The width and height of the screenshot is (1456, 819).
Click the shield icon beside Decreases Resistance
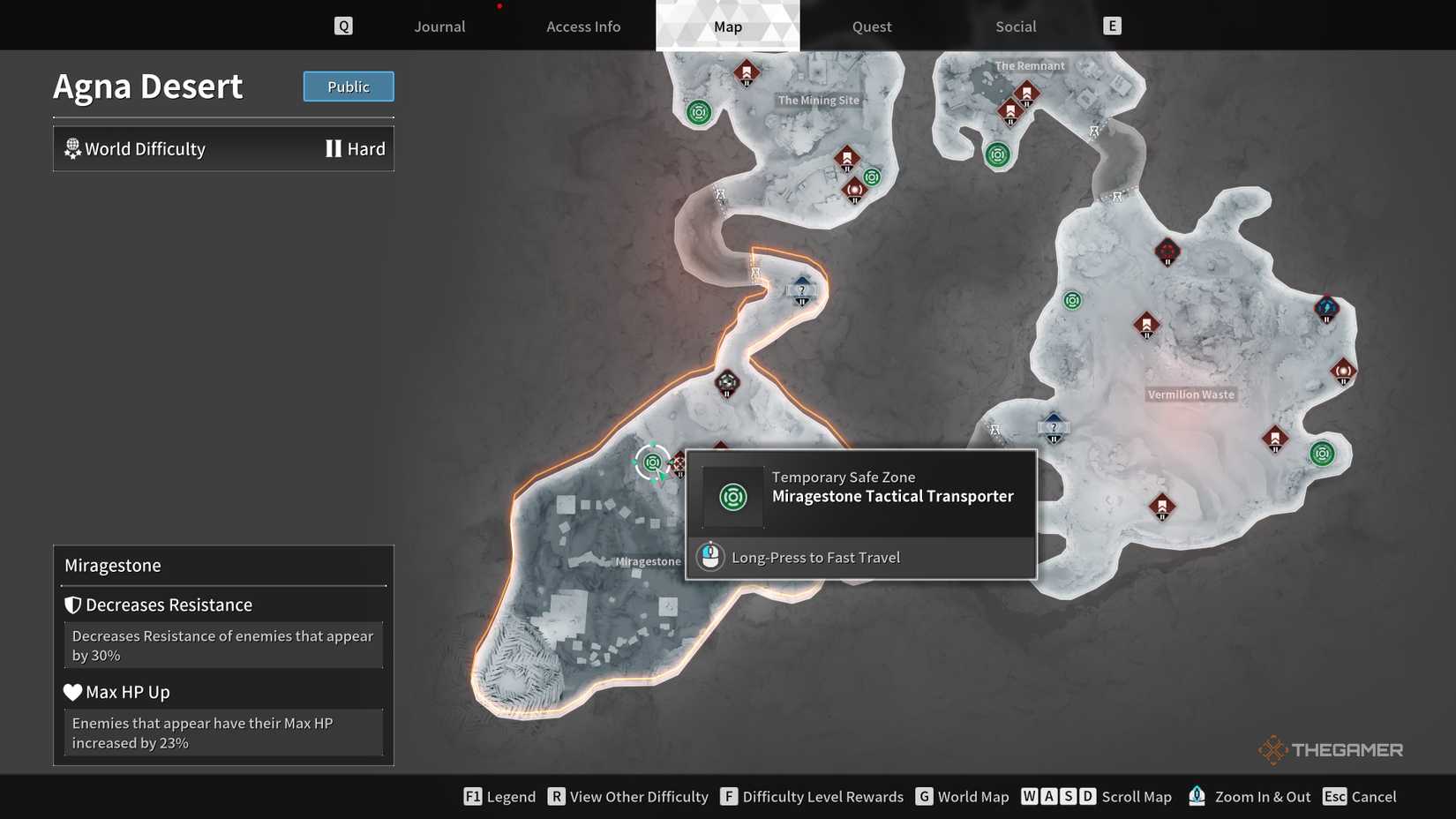[x=72, y=605]
